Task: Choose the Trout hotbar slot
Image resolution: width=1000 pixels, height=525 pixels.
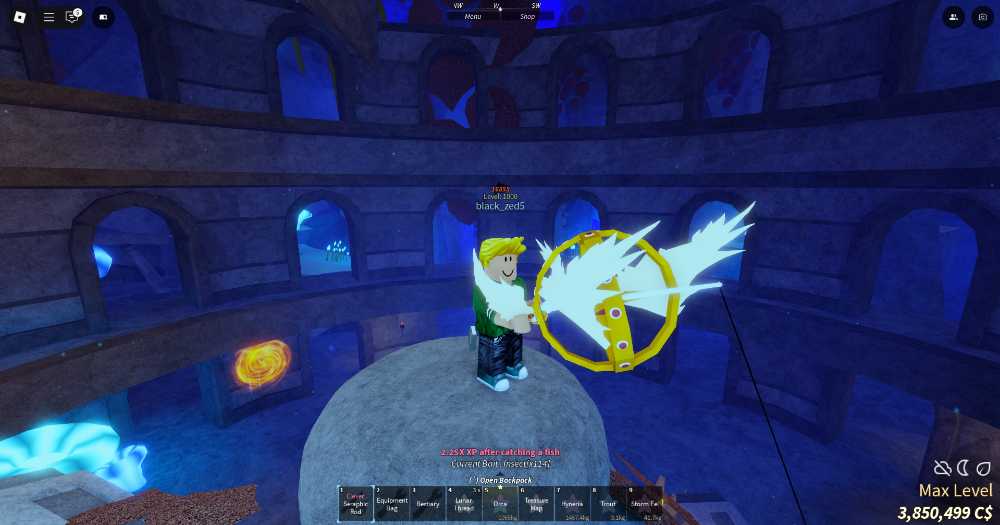Action: click(x=609, y=503)
